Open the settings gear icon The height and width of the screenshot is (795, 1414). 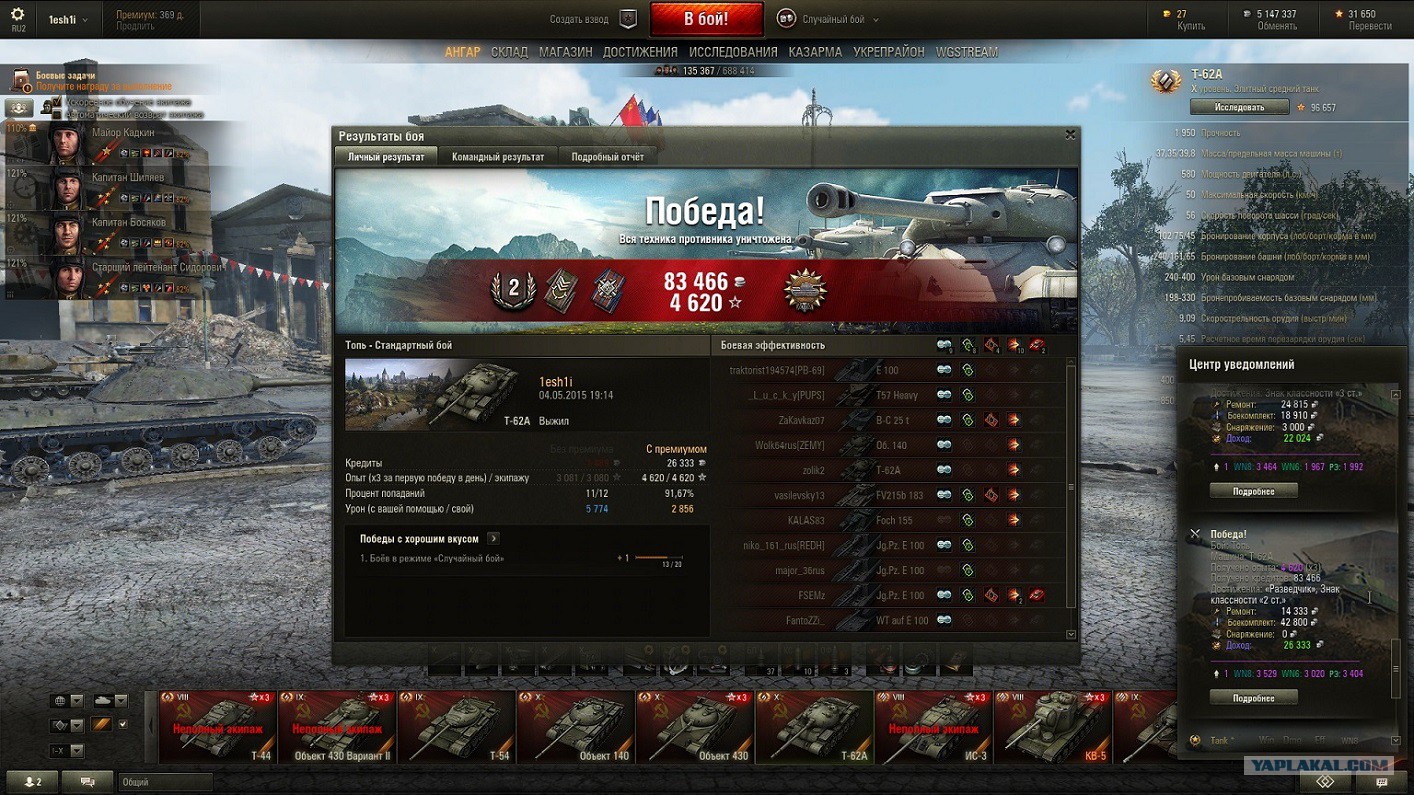(x=17, y=14)
